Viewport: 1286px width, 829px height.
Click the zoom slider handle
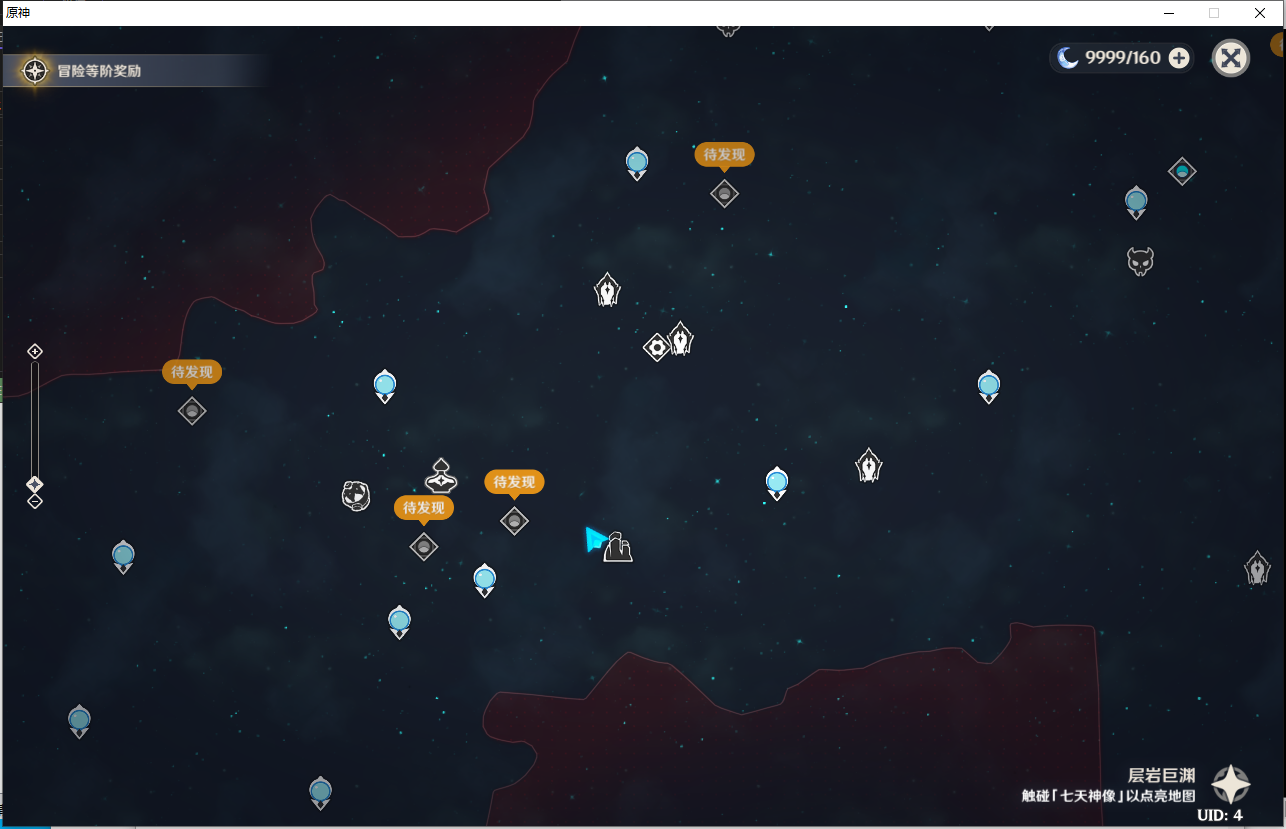35,484
